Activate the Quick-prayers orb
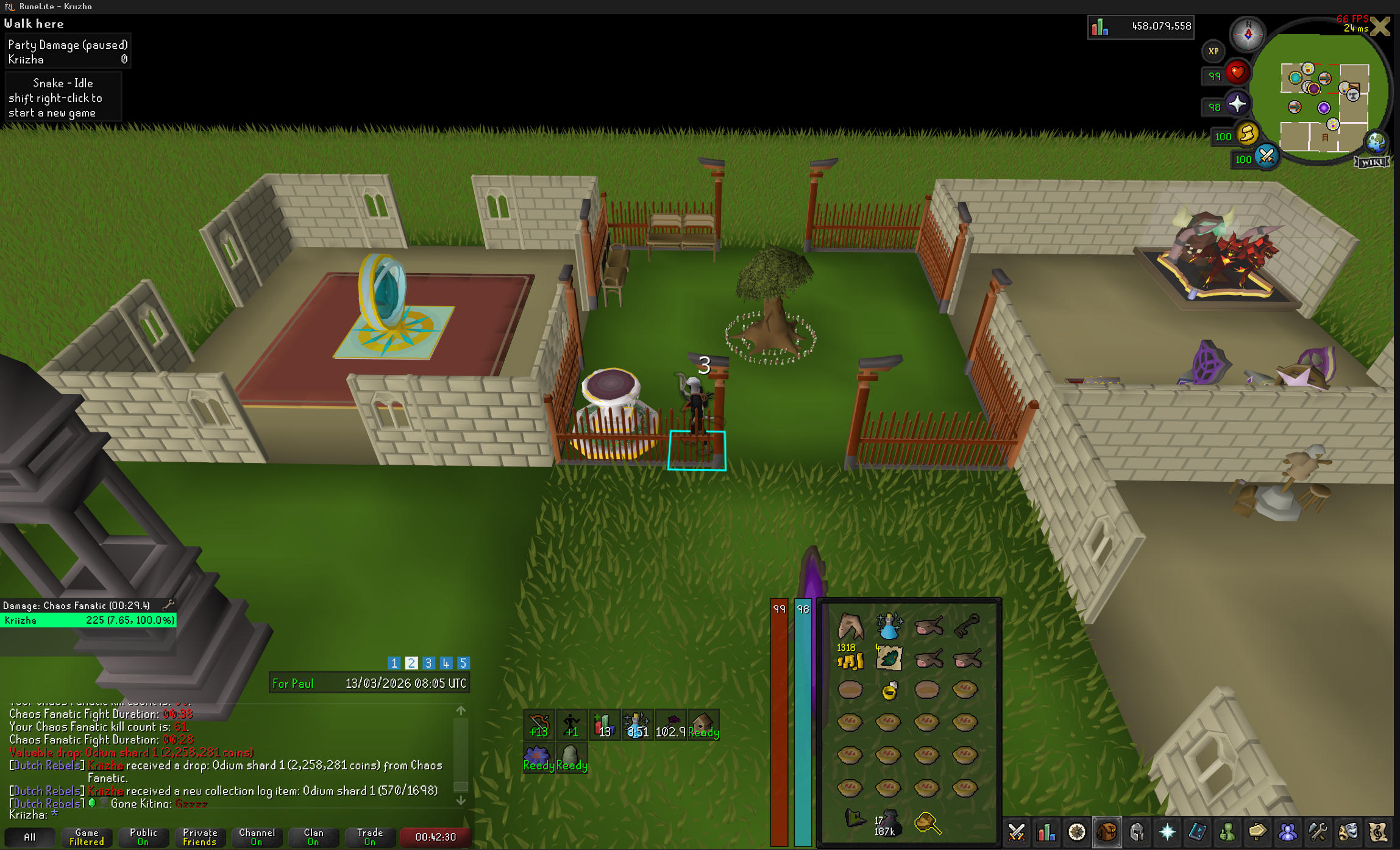Image resolution: width=1400 pixels, height=850 pixels. coord(1237,104)
